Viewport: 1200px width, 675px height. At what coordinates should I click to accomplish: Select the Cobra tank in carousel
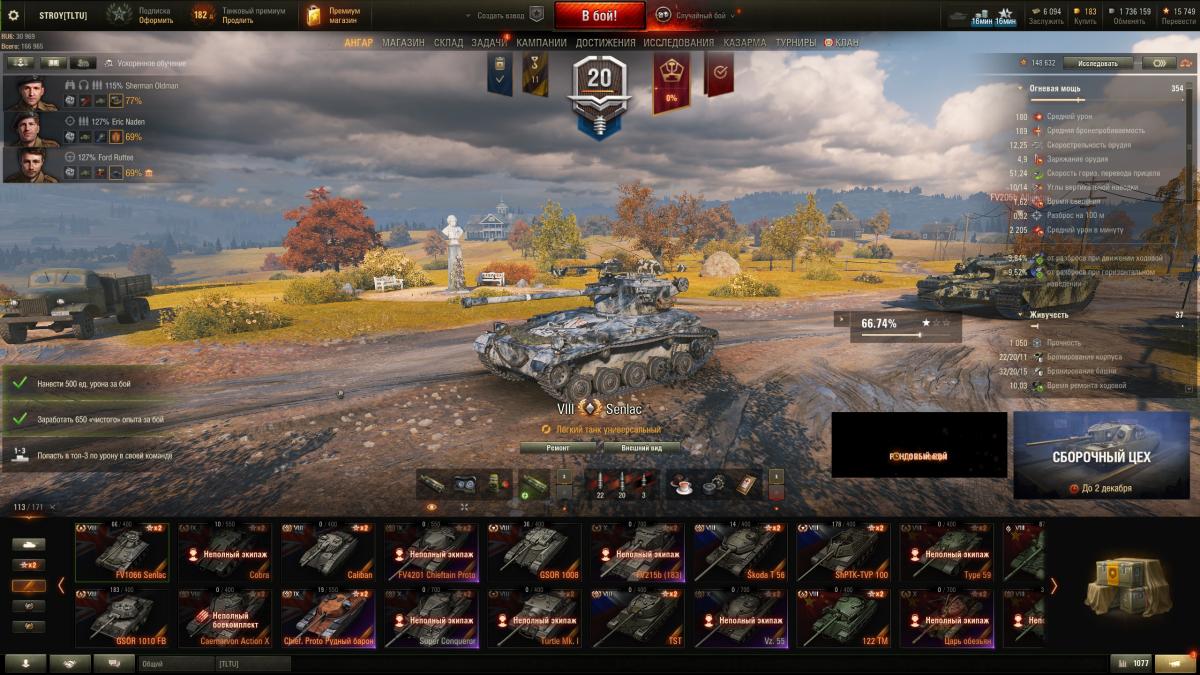pos(227,551)
